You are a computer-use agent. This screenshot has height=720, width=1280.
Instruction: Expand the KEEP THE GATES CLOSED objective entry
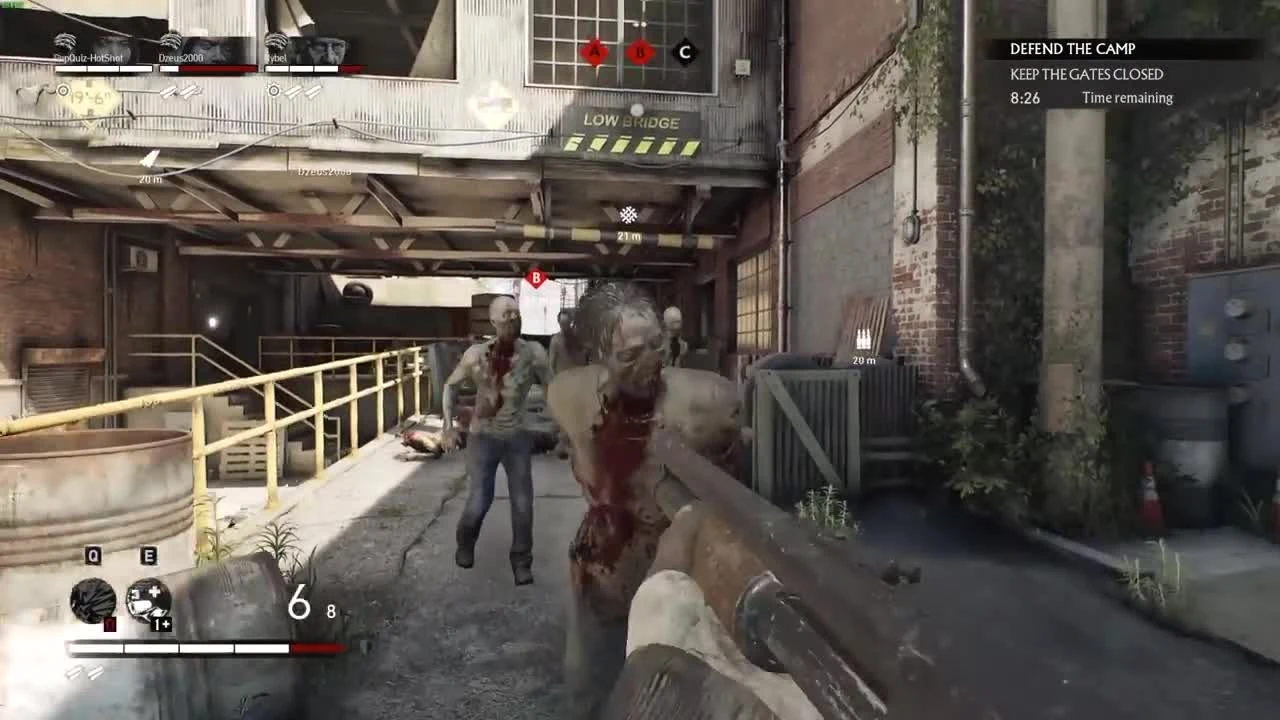click(x=1086, y=74)
